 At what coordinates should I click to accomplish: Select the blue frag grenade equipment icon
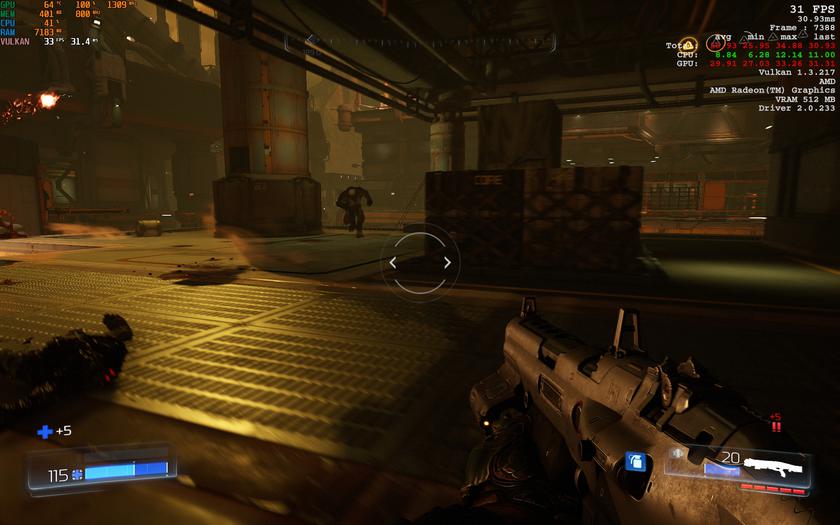(x=634, y=461)
